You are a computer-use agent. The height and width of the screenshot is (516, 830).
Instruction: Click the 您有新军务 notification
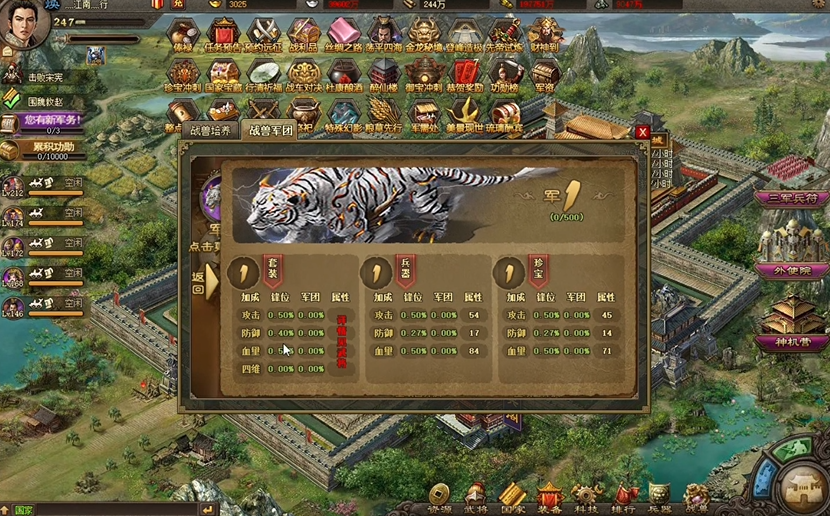pos(42,122)
